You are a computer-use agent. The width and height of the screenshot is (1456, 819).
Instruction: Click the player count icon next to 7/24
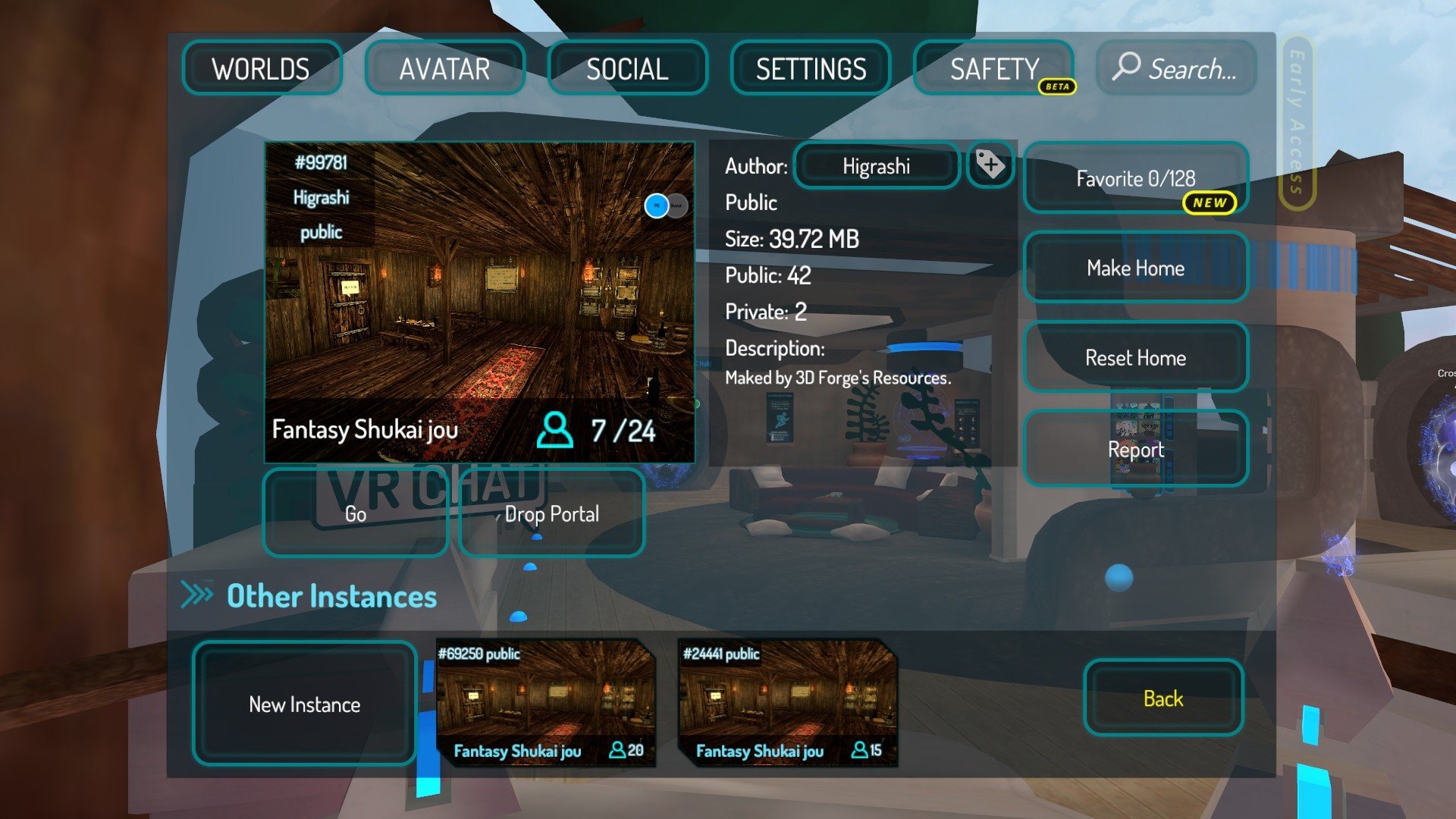pyautogui.click(x=556, y=429)
